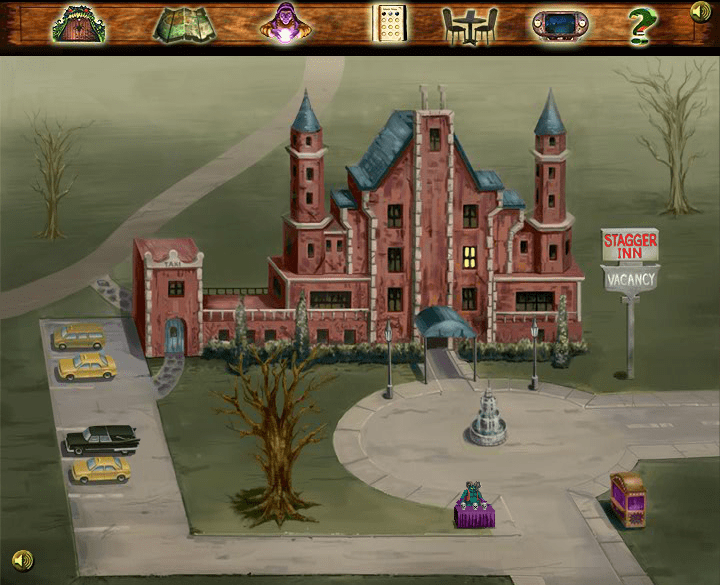
Task: Consult the fortune teller with crystal ball
Action: click(284, 23)
